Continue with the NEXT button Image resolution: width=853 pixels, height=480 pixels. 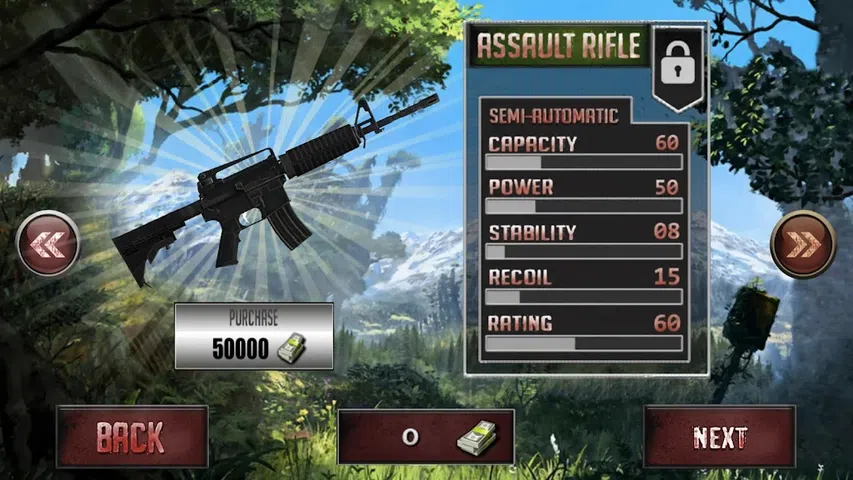[720, 437]
